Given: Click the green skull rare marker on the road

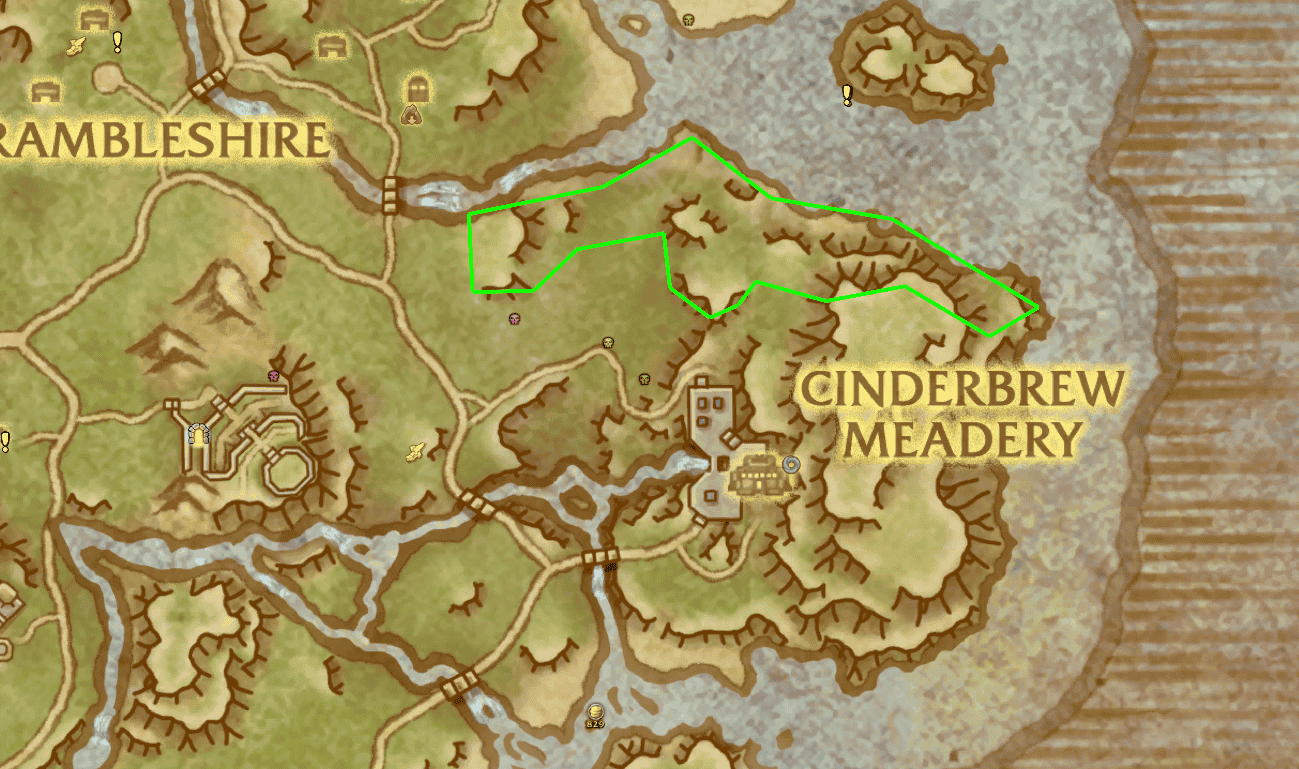Looking at the screenshot, I should click(609, 343).
